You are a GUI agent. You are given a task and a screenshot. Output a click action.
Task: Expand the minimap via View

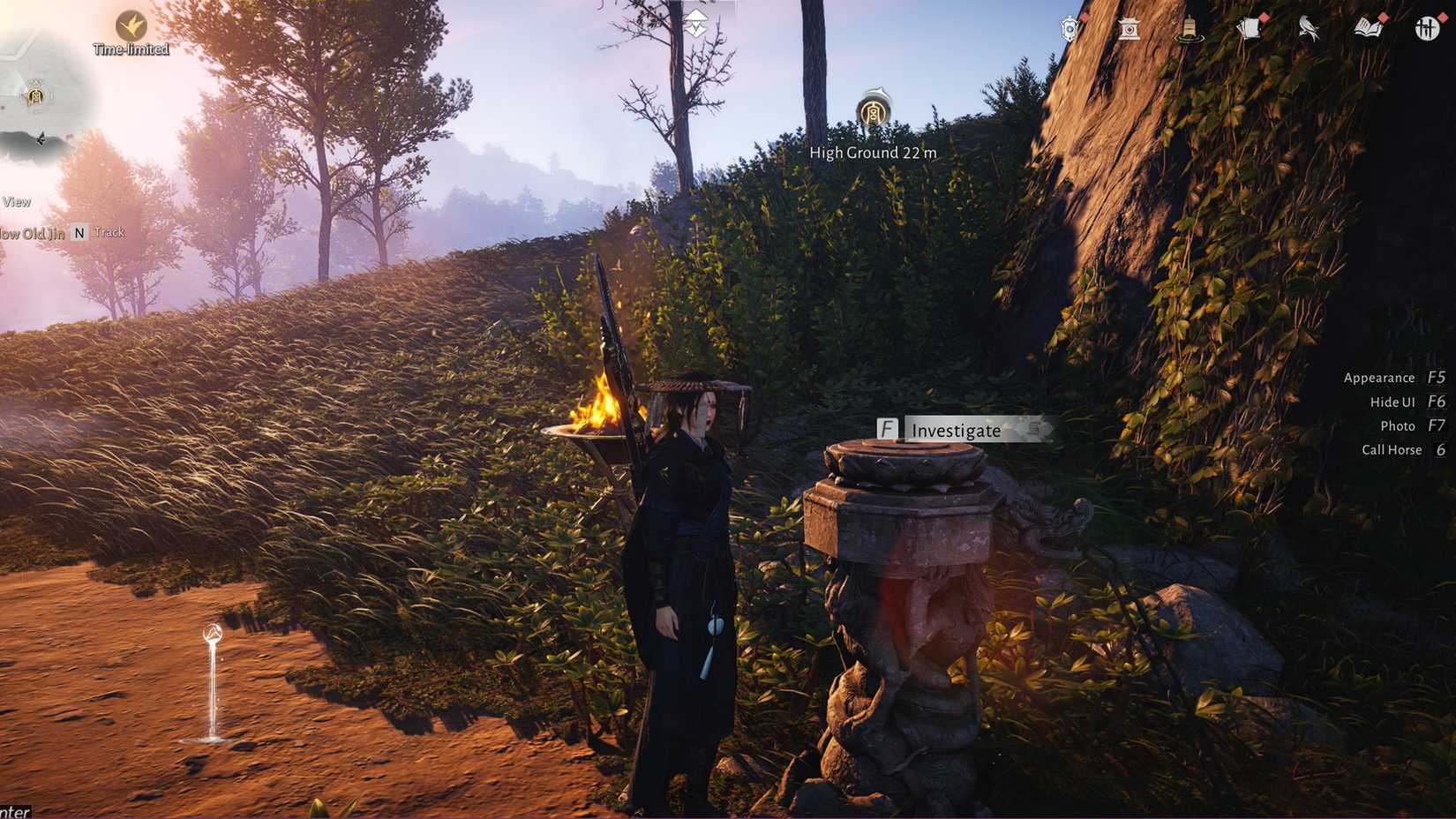coord(16,201)
